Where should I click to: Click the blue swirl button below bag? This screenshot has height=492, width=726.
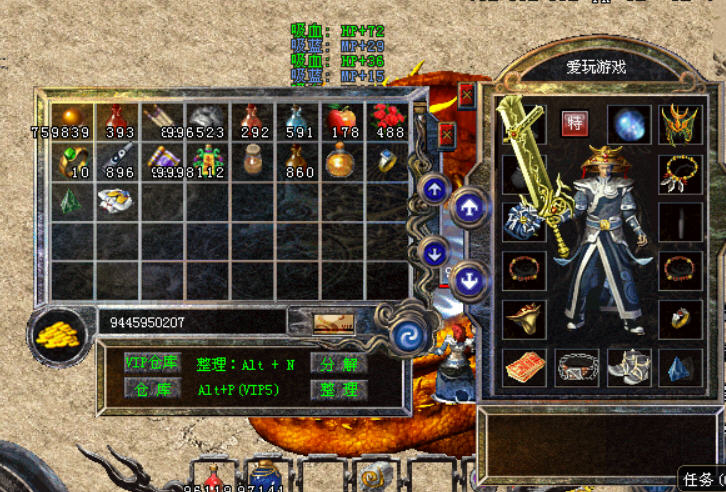coord(407,336)
